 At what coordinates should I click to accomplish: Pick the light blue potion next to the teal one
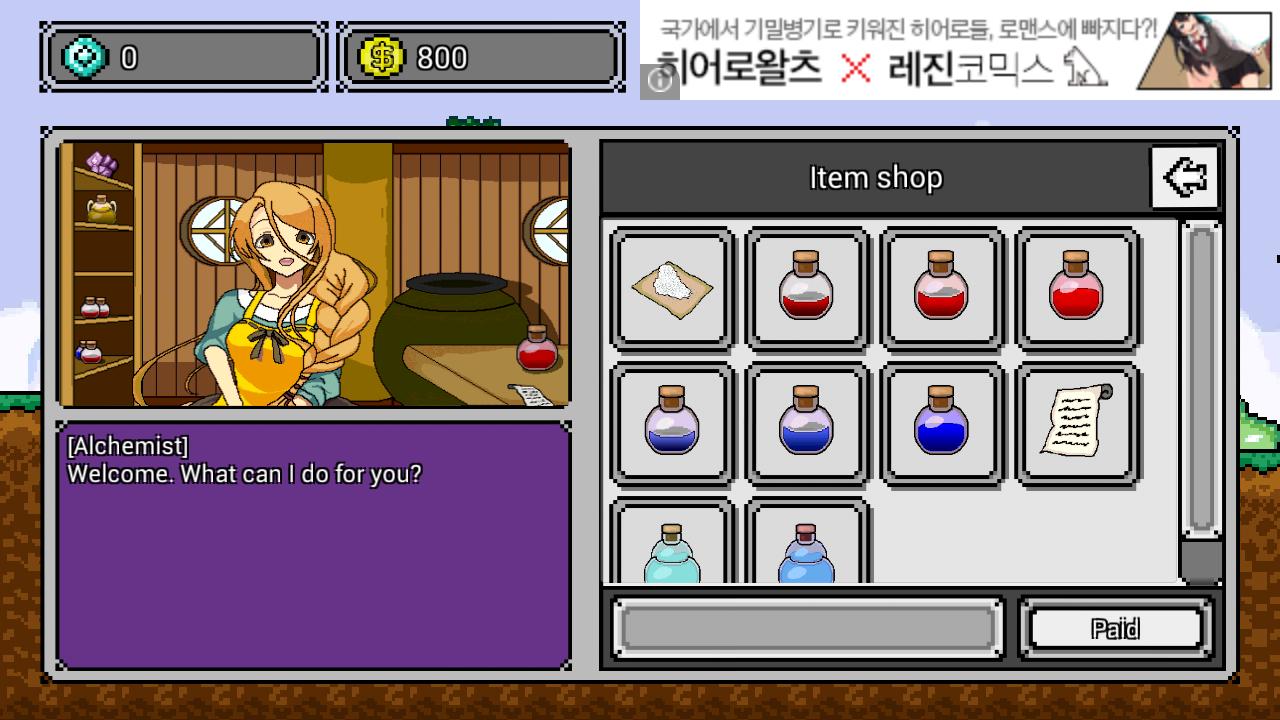[x=807, y=545]
